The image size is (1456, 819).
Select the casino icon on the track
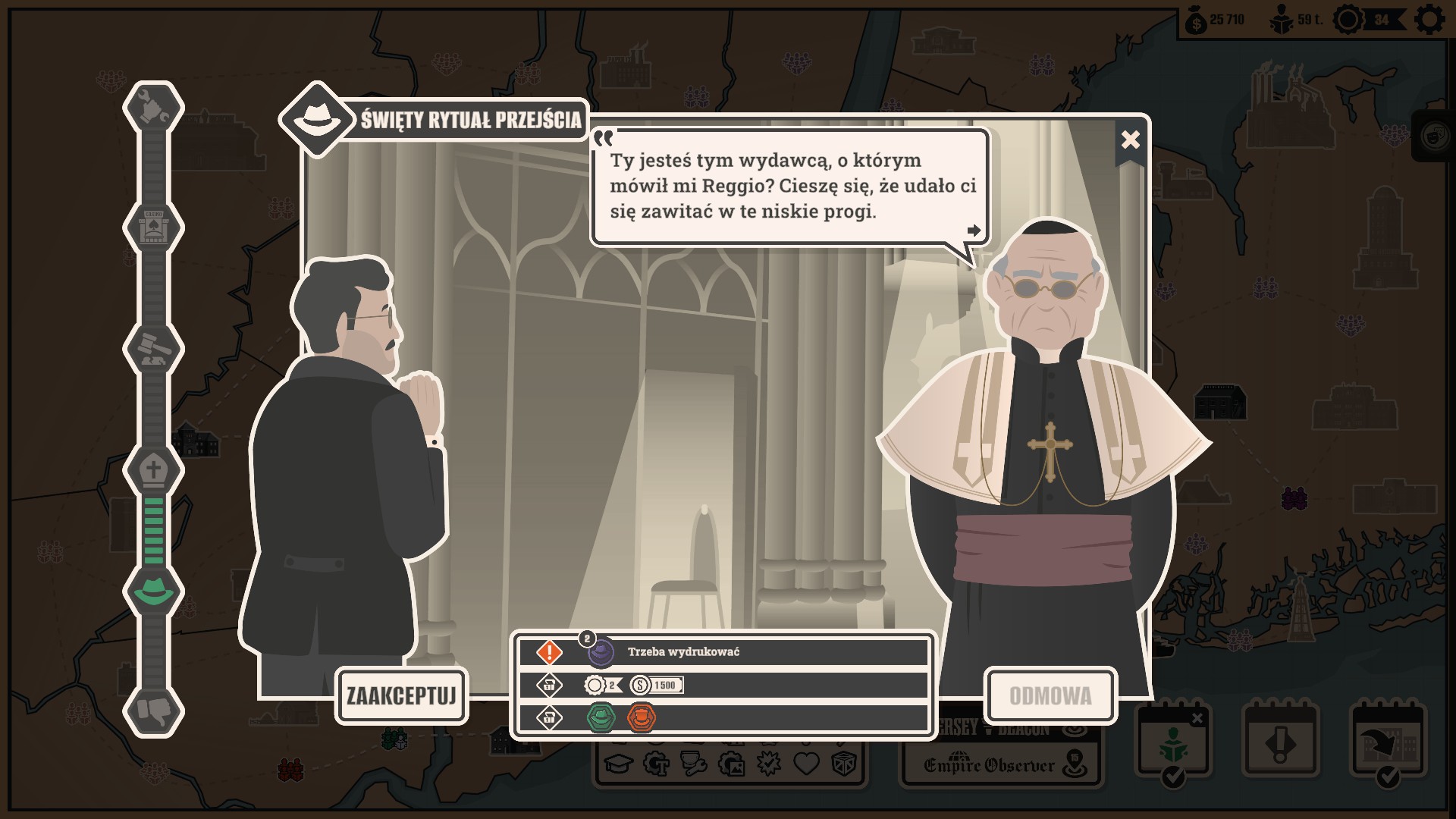[x=154, y=227]
